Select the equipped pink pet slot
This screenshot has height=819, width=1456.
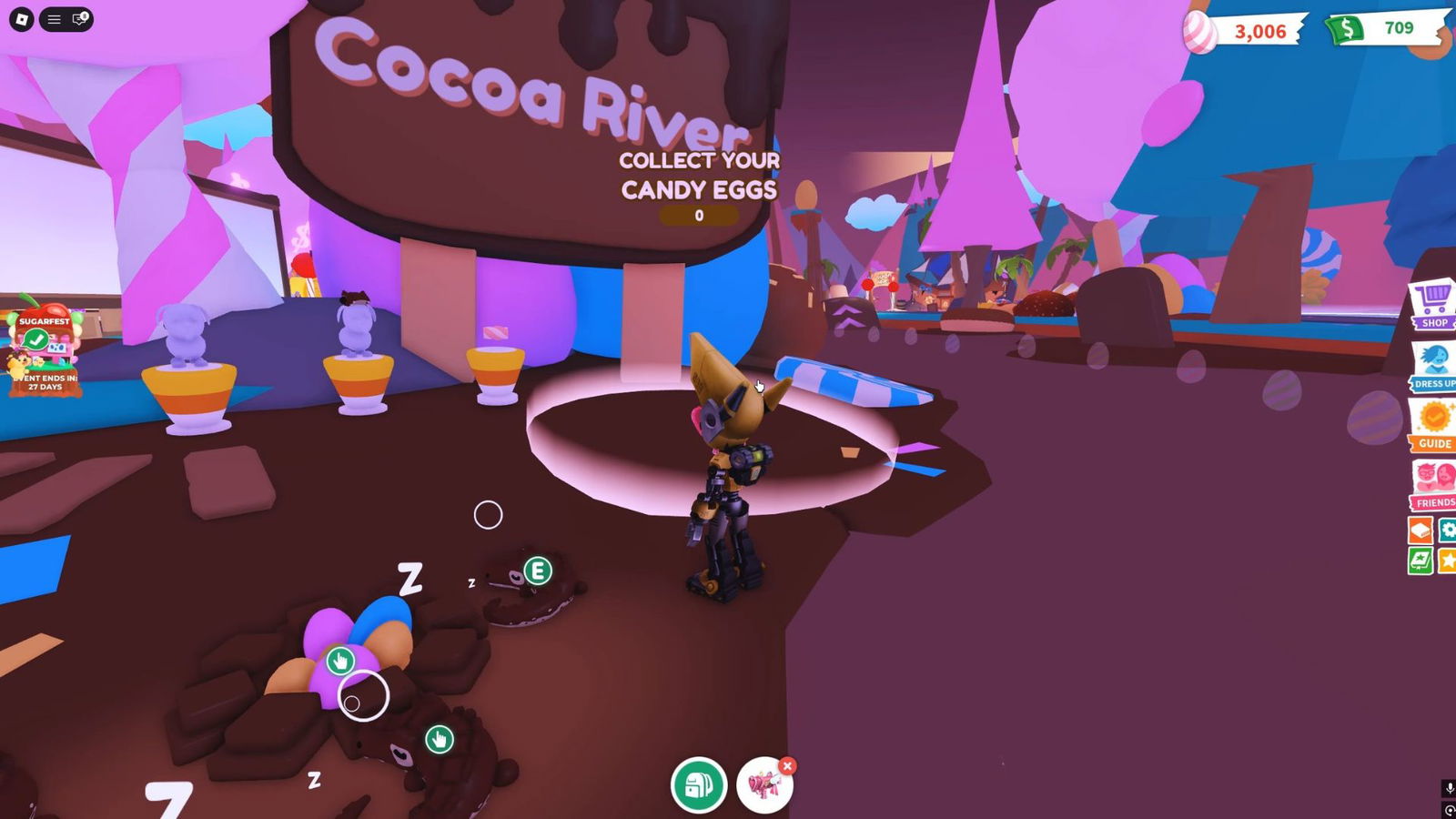coord(763,786)
